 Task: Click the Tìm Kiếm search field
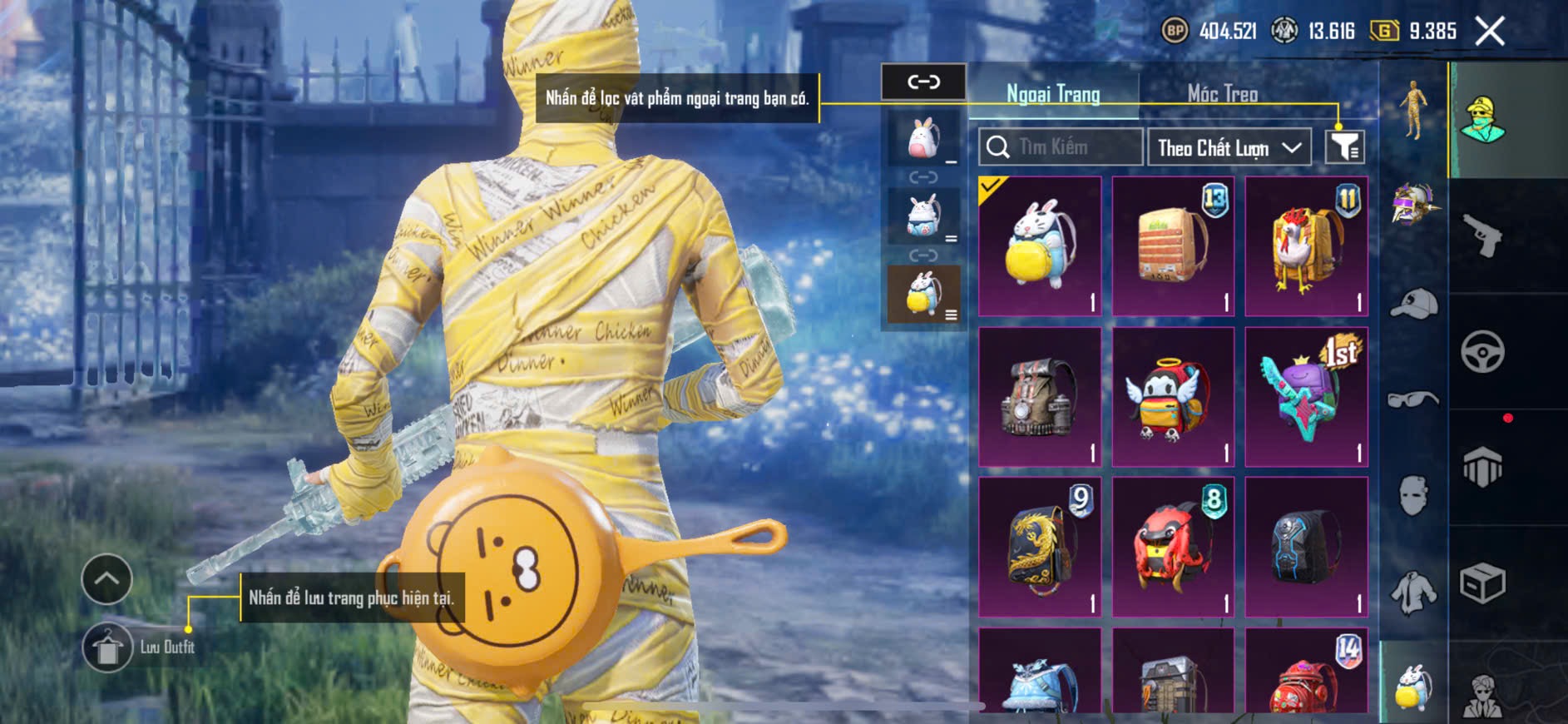click(x=1061, y=147)
